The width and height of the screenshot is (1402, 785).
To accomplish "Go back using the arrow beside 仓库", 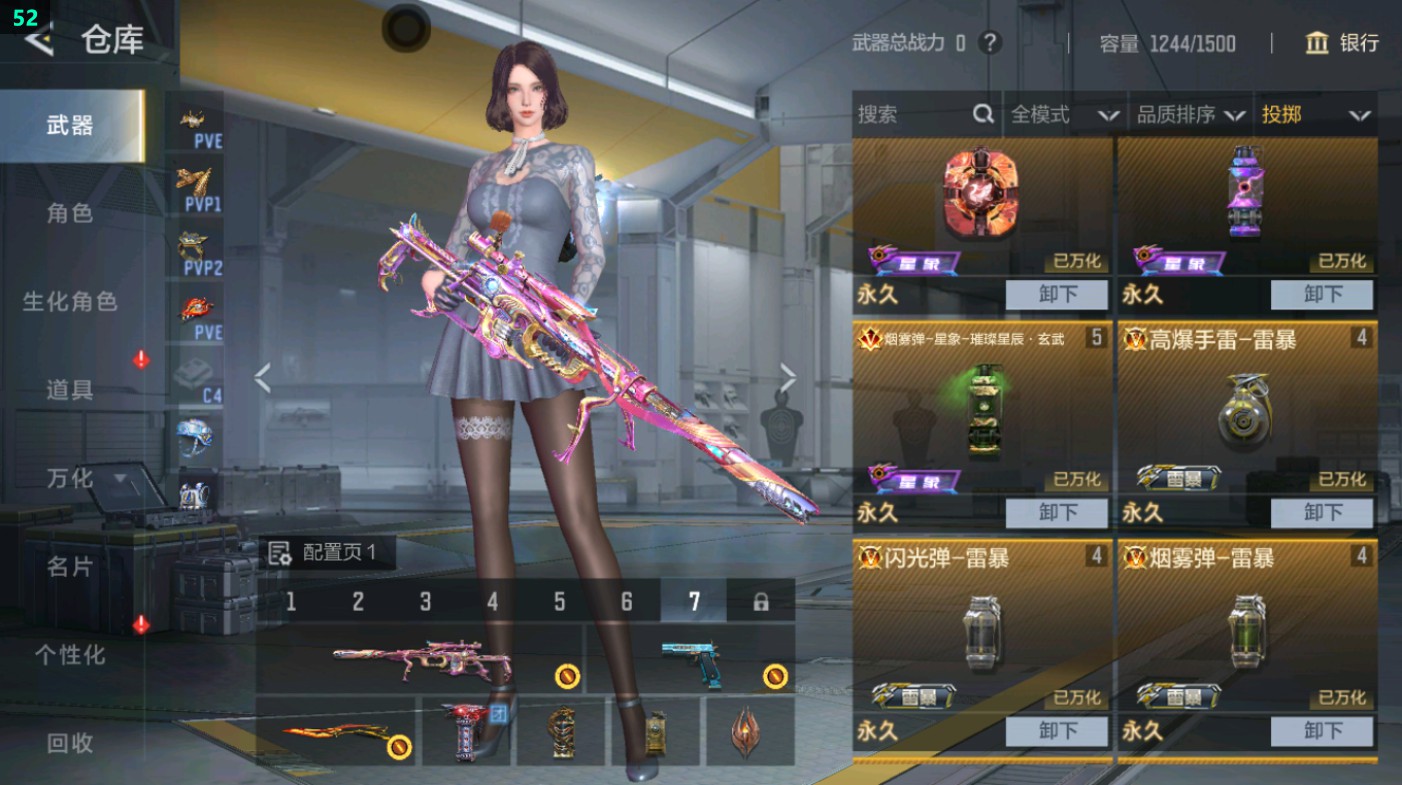I will tap(38, 40).
